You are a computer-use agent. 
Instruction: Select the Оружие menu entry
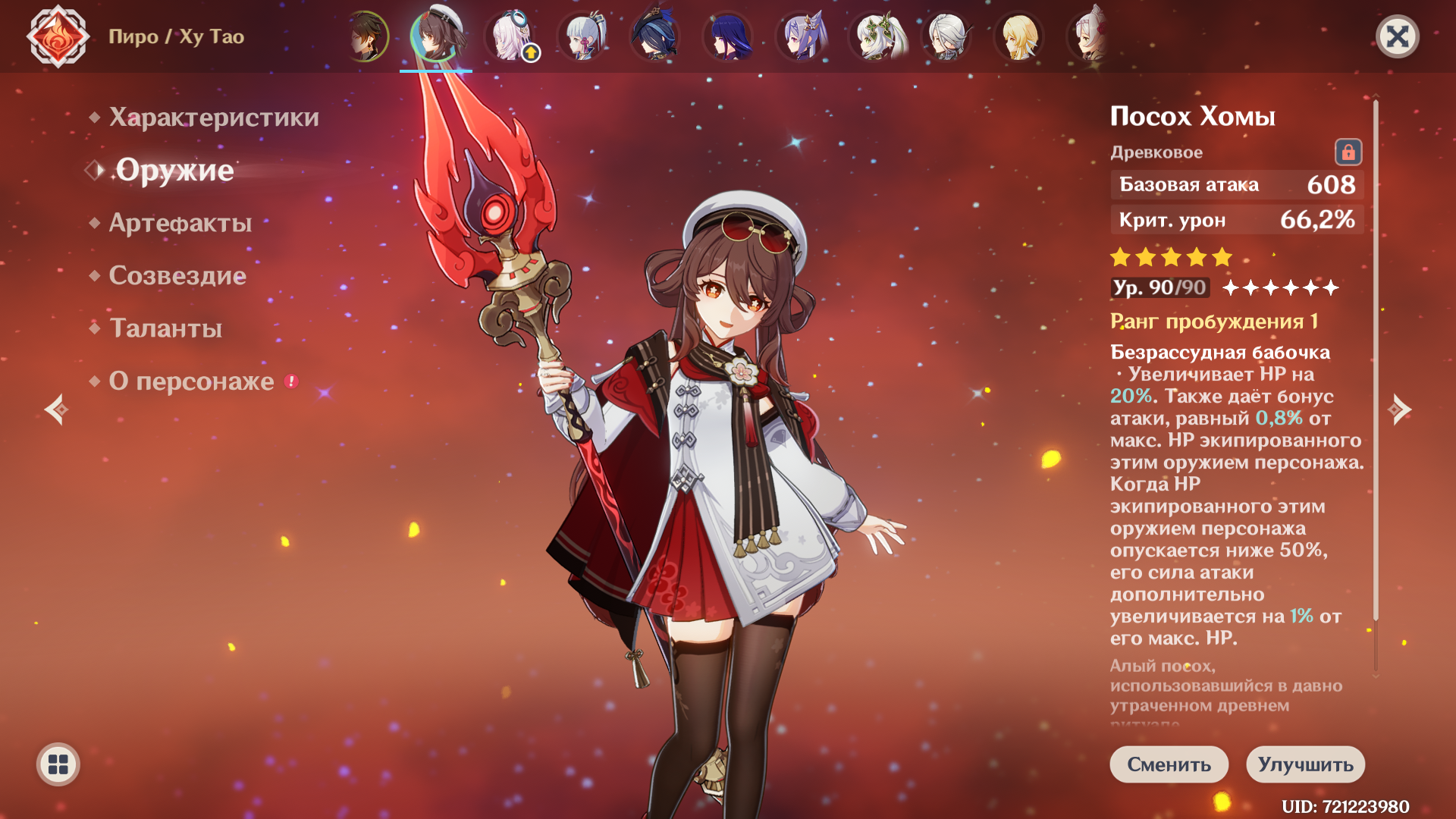(x=174, y=170)
